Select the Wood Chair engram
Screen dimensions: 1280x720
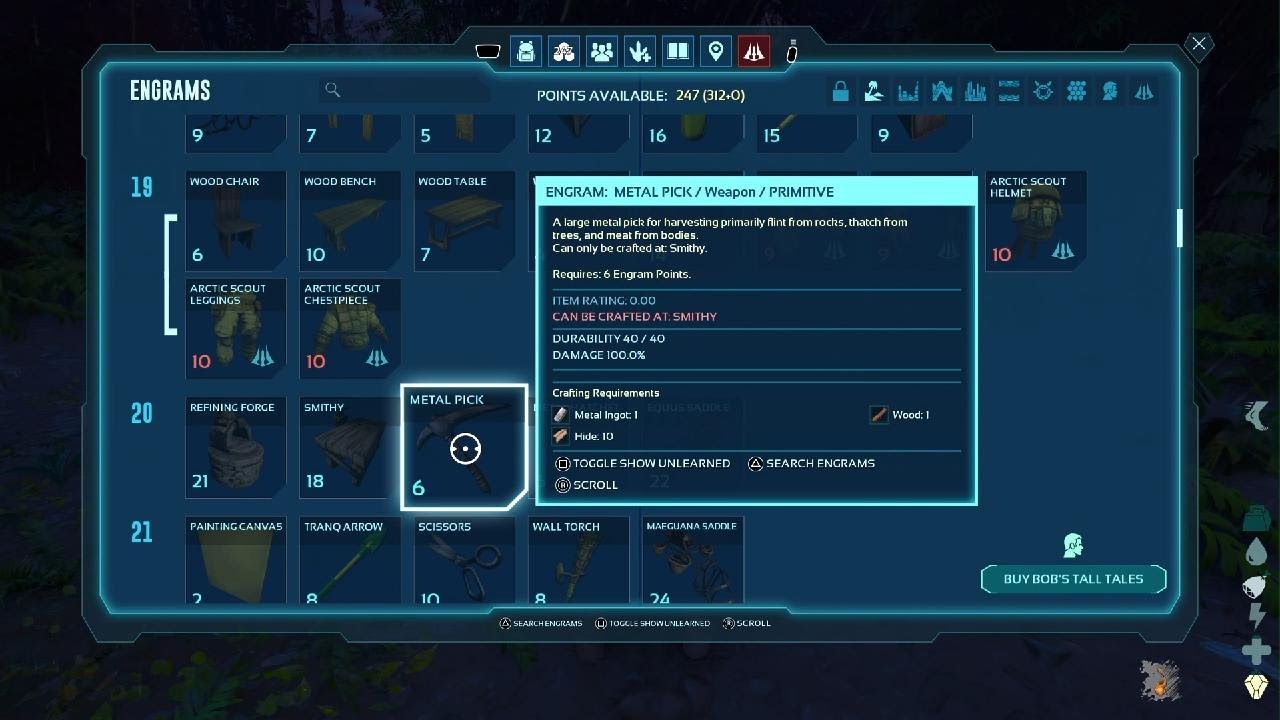[x=236, y=222]
